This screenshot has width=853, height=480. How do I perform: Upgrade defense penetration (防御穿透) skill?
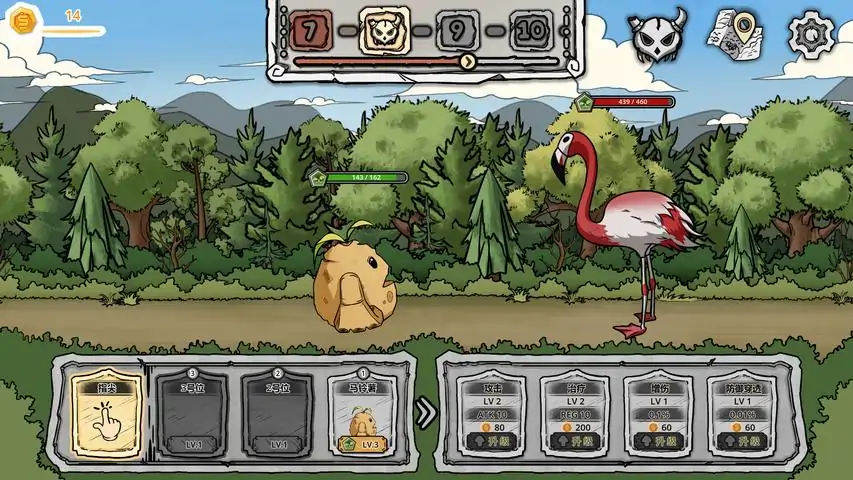pos(742,440)
